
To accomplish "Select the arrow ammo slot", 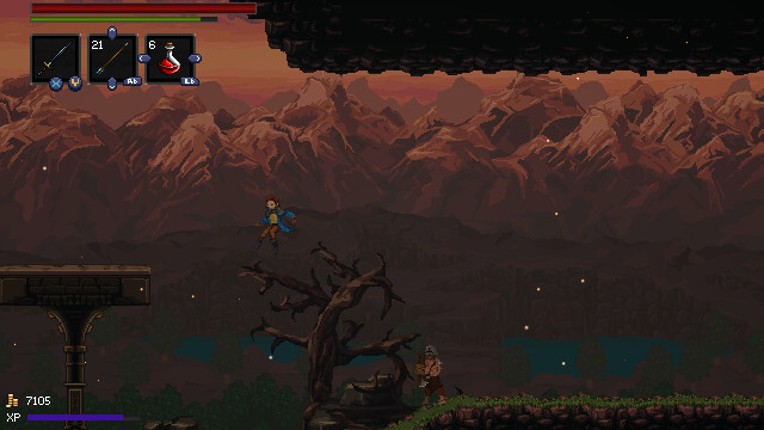I will pyautogui.click(x=112, y=58).
